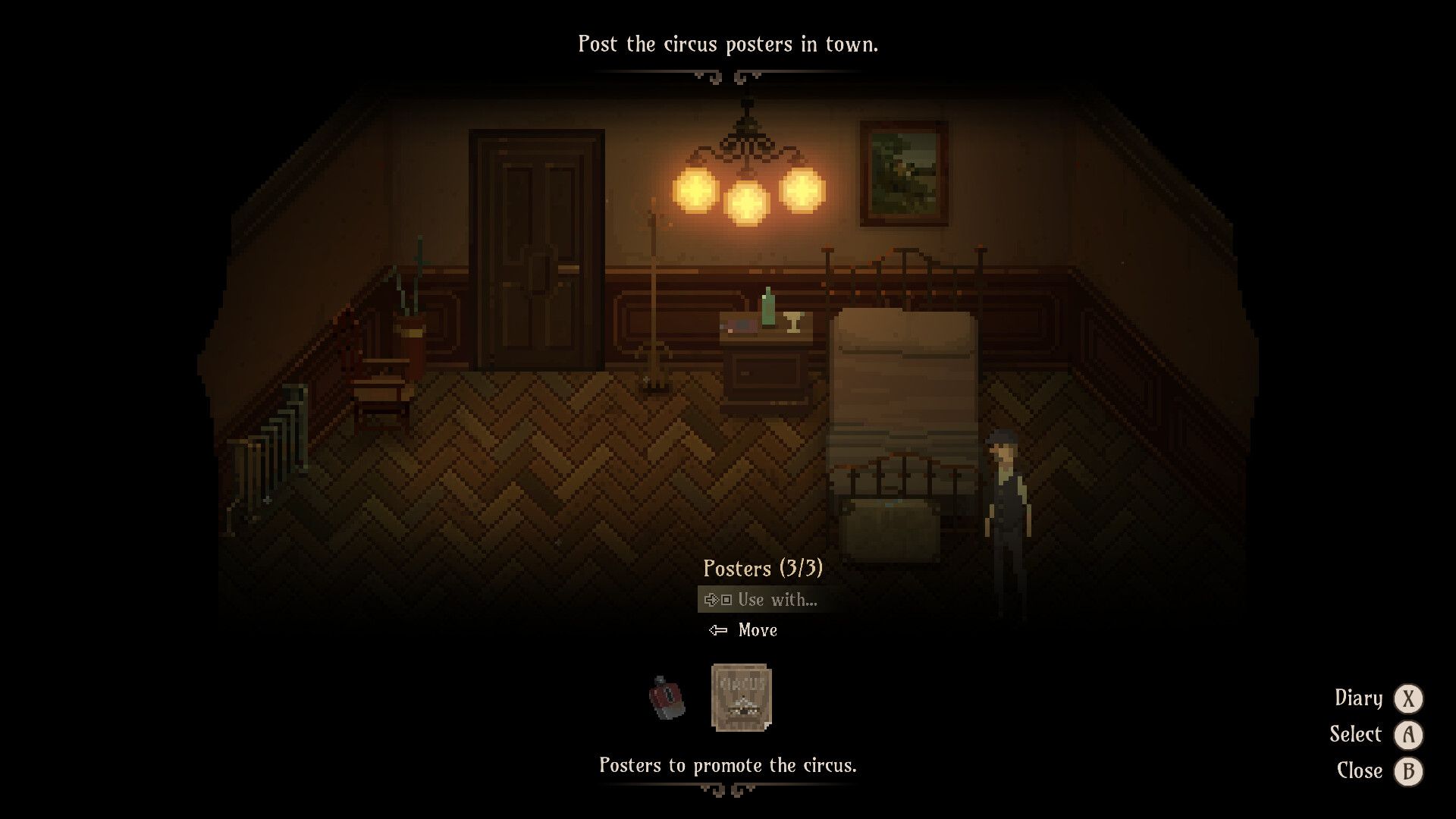Click the X button icon for Diary
Viewport: 1456px width, 819px height.
(x=1408, y=698)
